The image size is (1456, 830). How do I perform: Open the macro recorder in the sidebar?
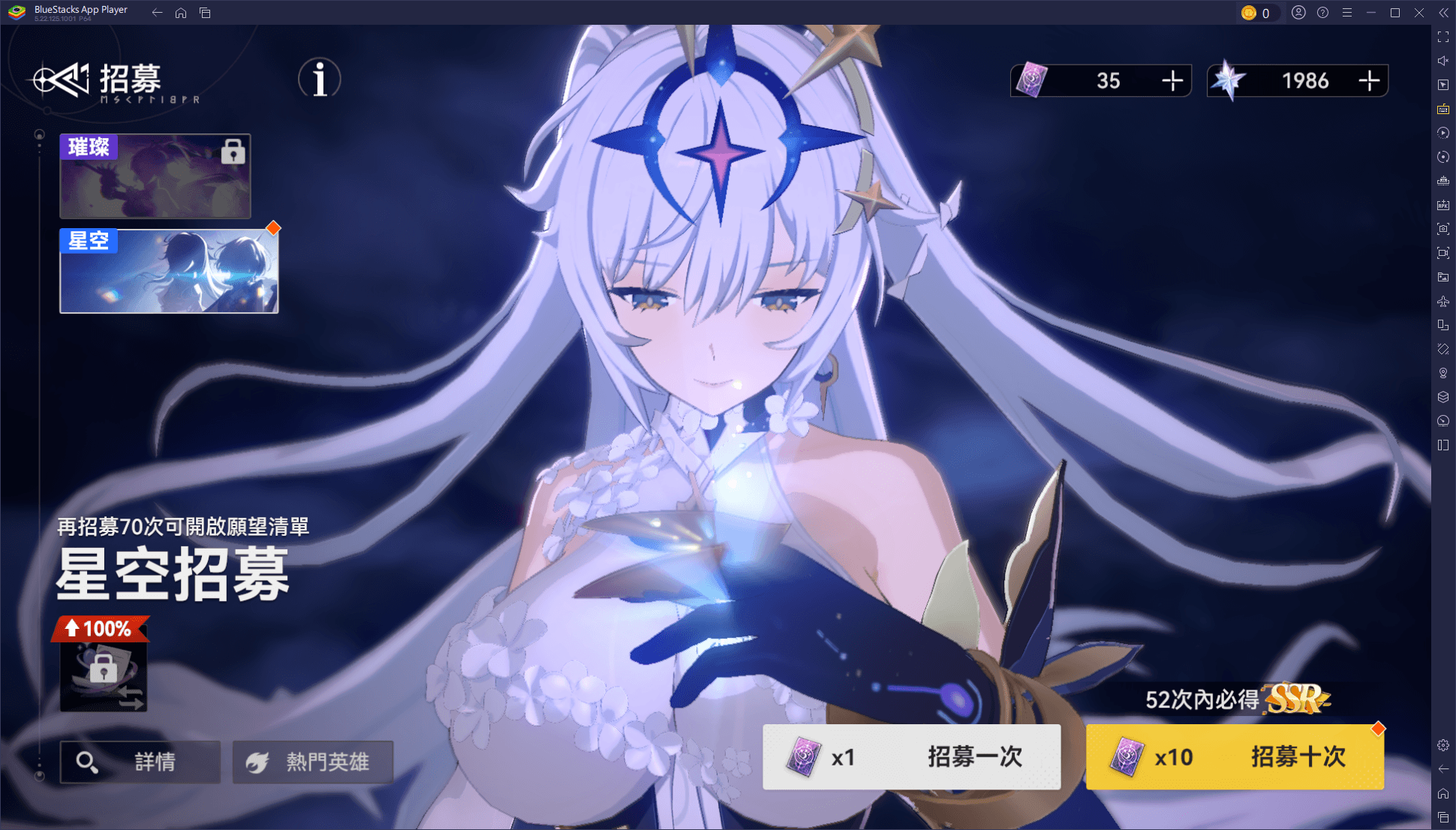click(1442, 133)
